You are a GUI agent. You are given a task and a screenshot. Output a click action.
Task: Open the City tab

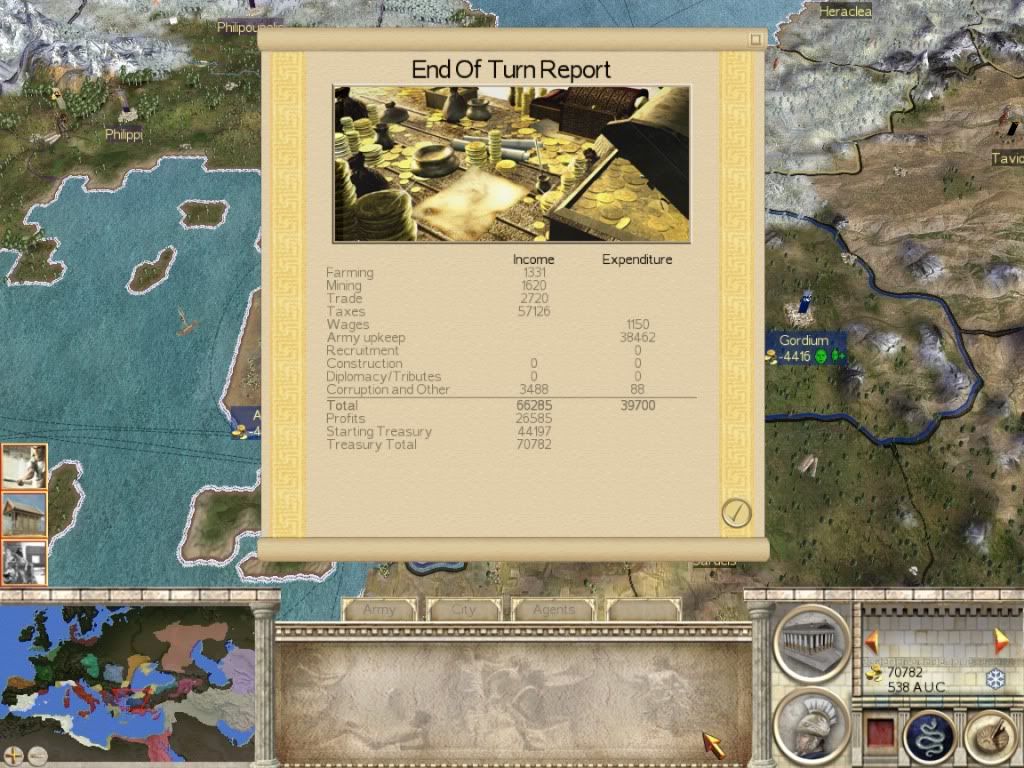pos(464,609)
